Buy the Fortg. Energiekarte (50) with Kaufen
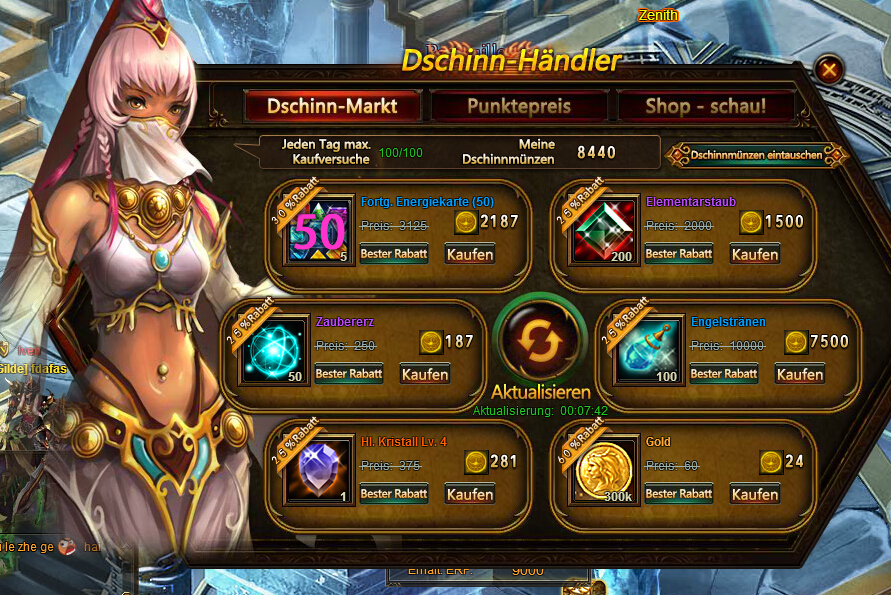Image resolution: width=891 pixels, height=595 pixels. click(470, 254)
